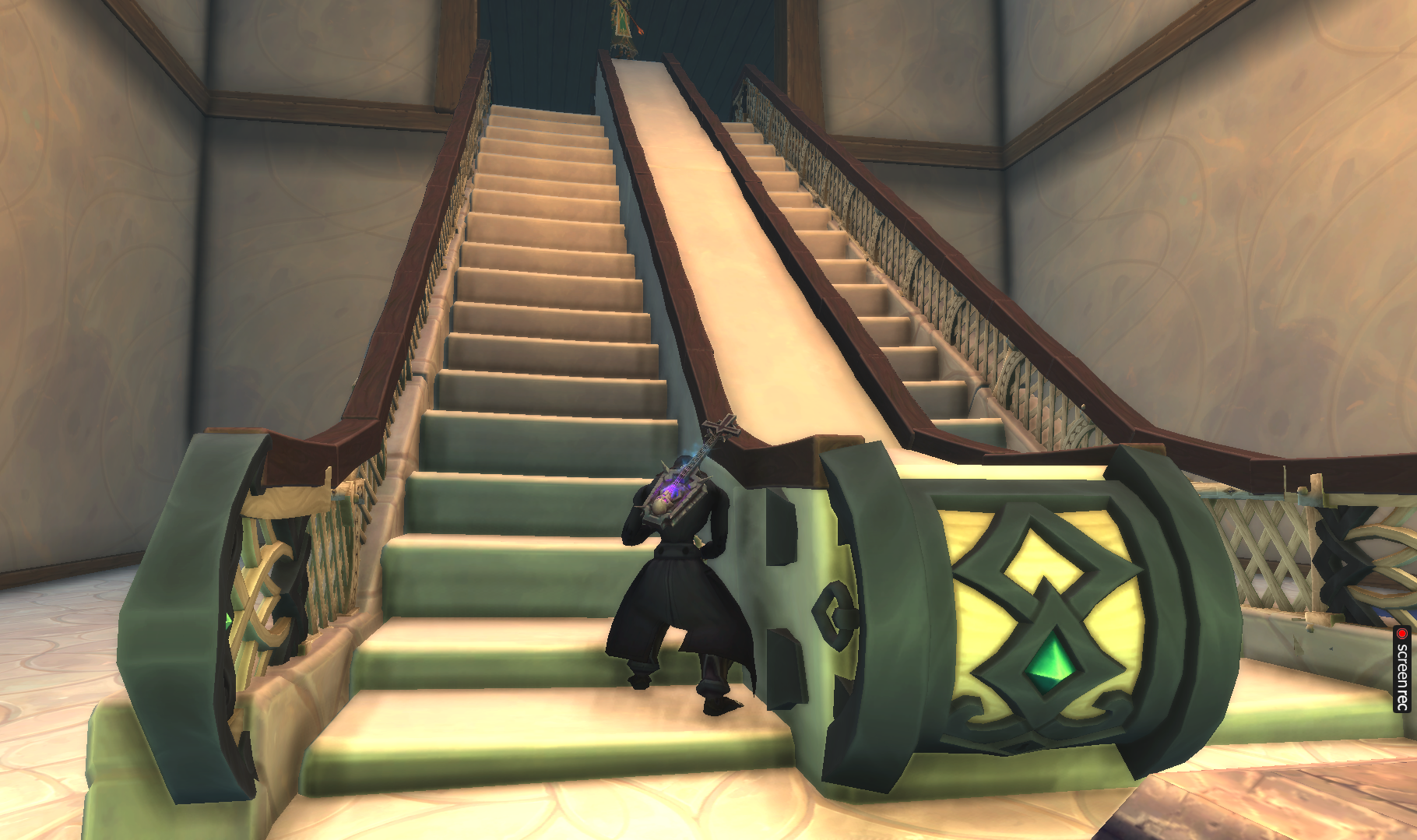
Task: Open the screenrec recorder side tab
Action: coord(1402,669)
